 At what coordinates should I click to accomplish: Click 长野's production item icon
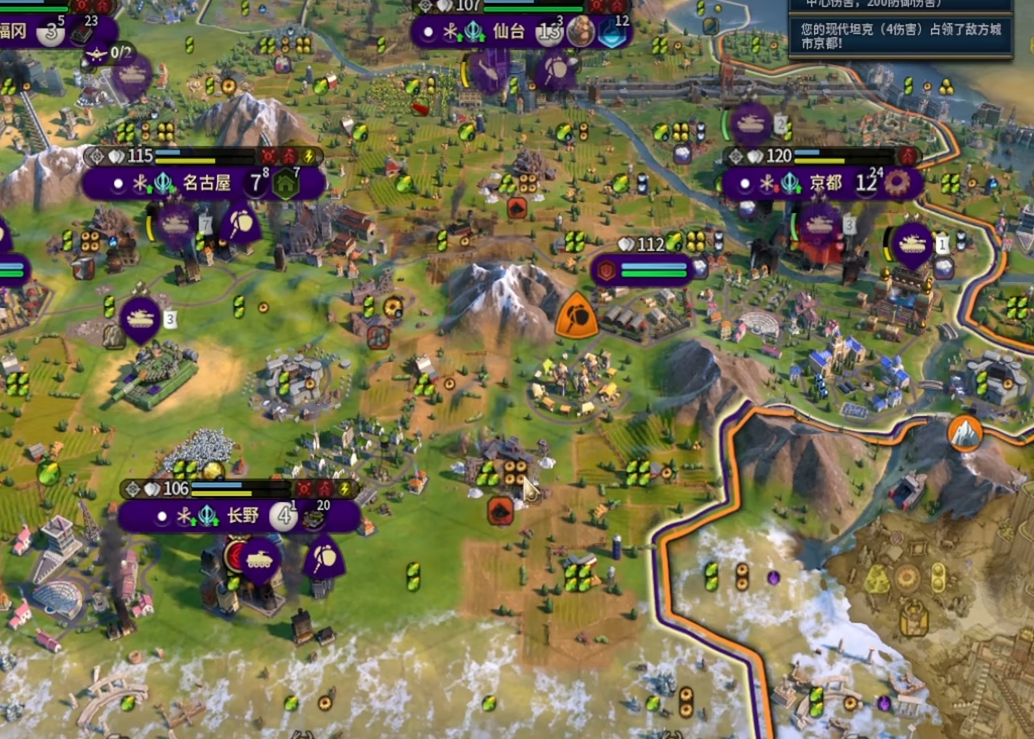315,517
